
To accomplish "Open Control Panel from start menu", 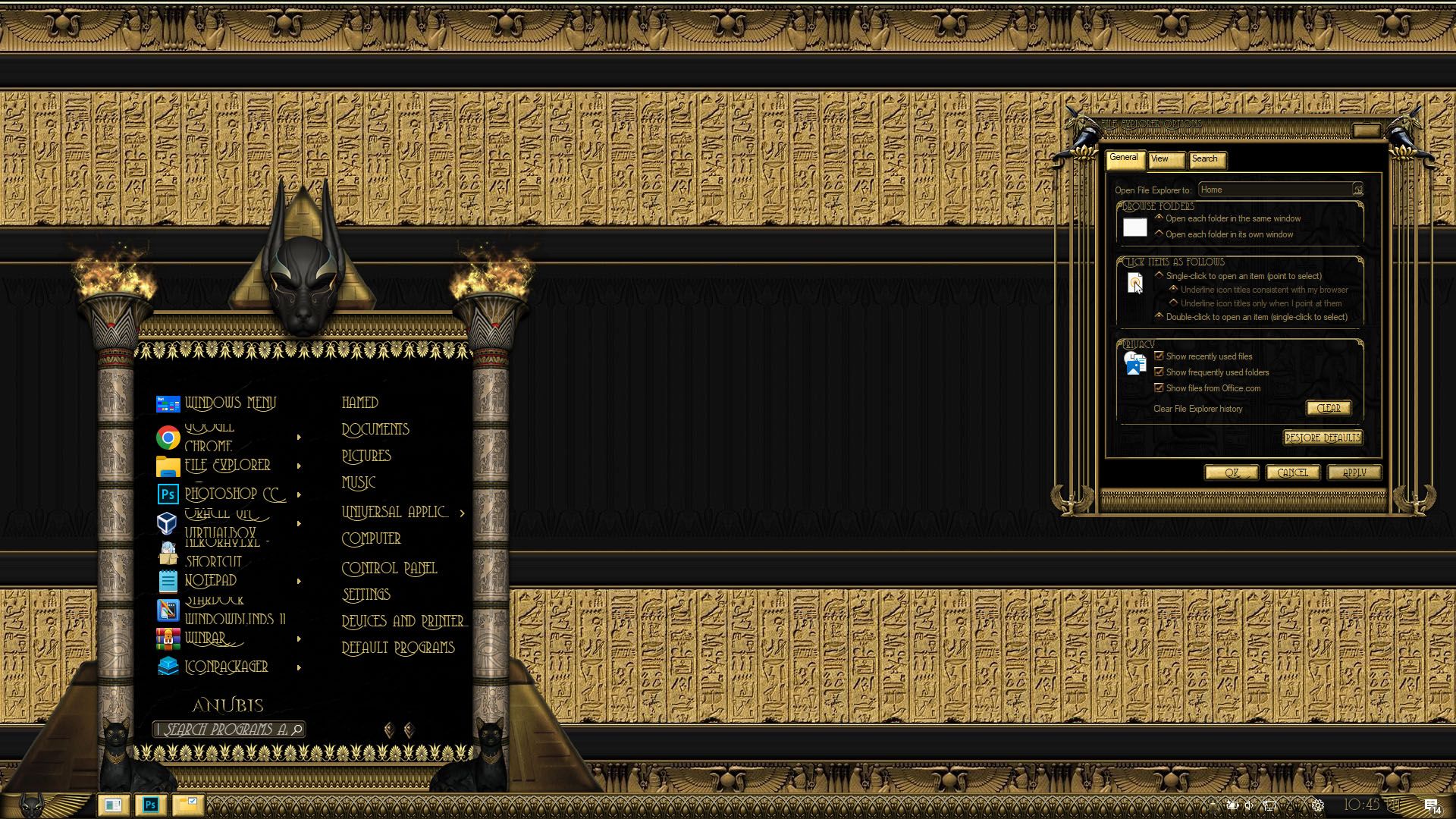I will tap(389, 569).
